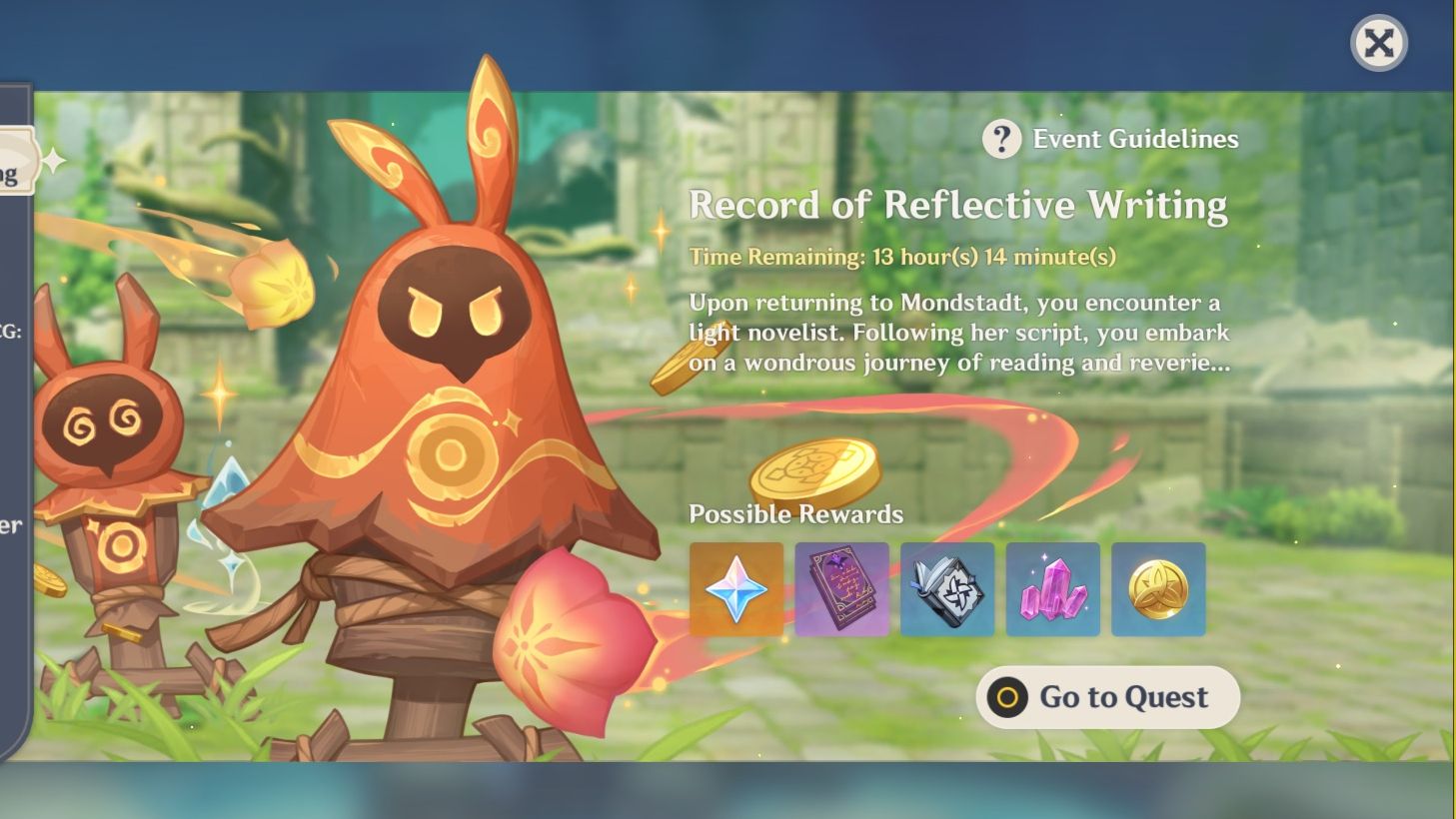
Task: Select the Record of Reflective Writing title
Action: pyautogui.click(x=957, y=206)
